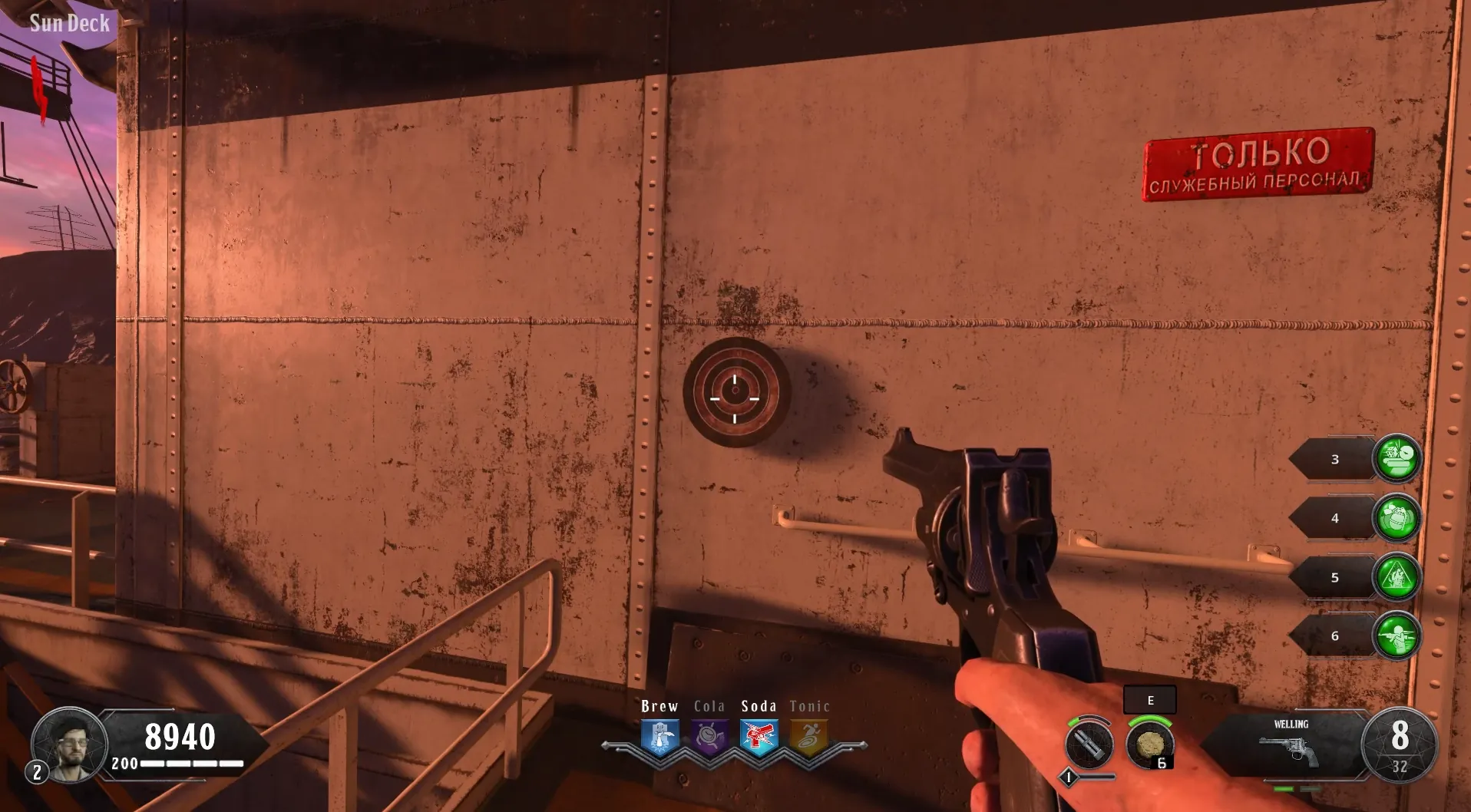Activate the elixir in slot 3

point(1397,459)
